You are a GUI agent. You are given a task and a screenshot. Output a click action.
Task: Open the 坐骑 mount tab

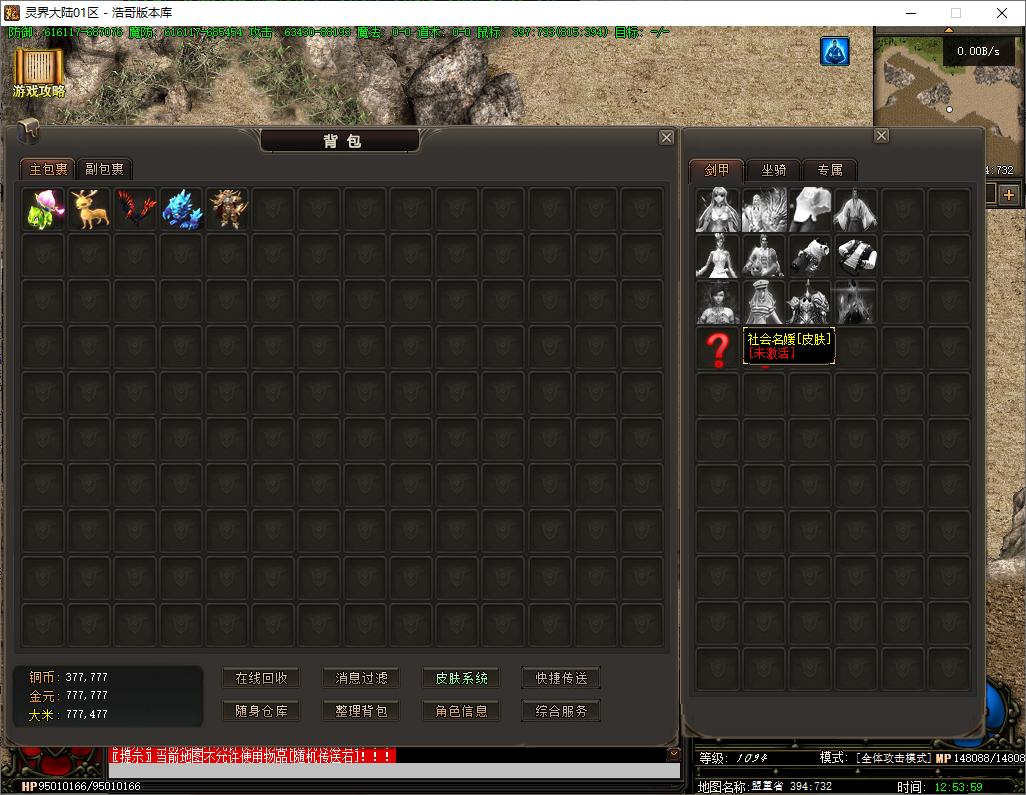coord(773,169)
